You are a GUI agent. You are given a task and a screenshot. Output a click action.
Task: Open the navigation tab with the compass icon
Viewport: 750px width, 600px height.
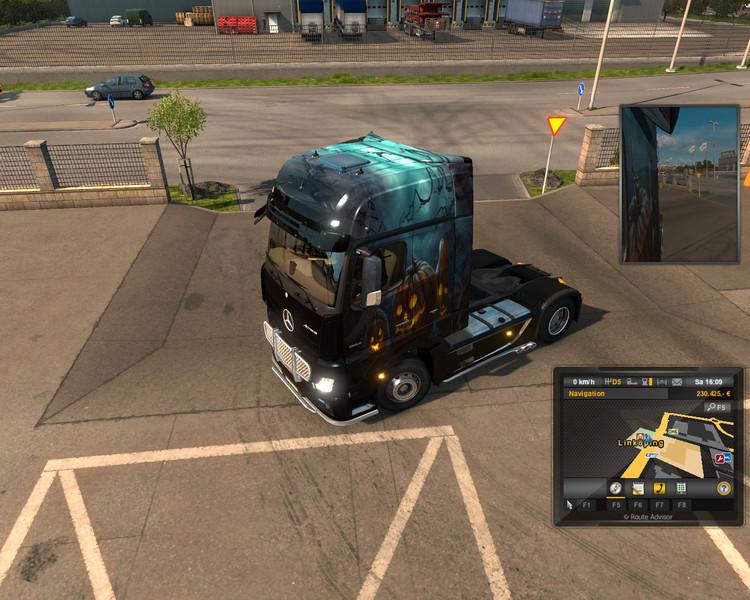coord(616,488)
